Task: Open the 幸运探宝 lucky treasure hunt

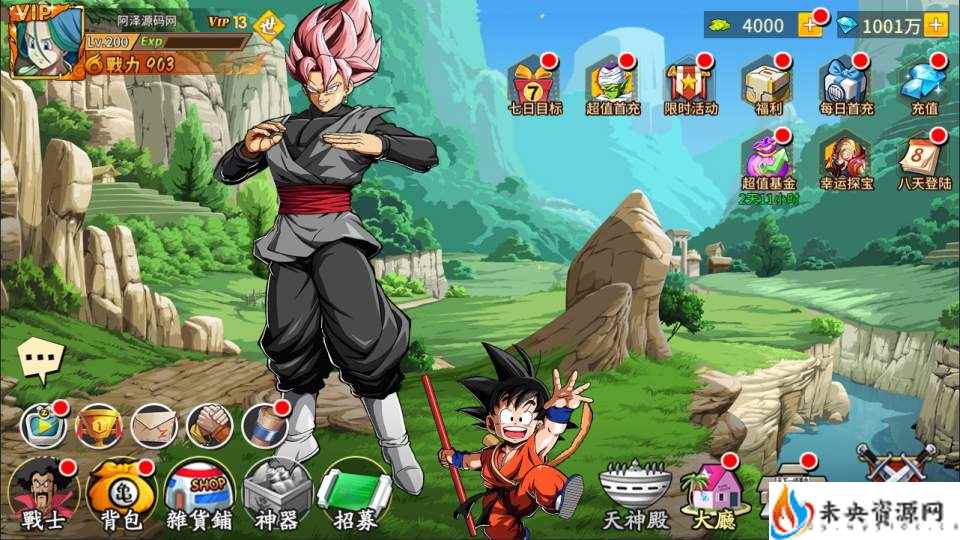Action: point(846,160)
